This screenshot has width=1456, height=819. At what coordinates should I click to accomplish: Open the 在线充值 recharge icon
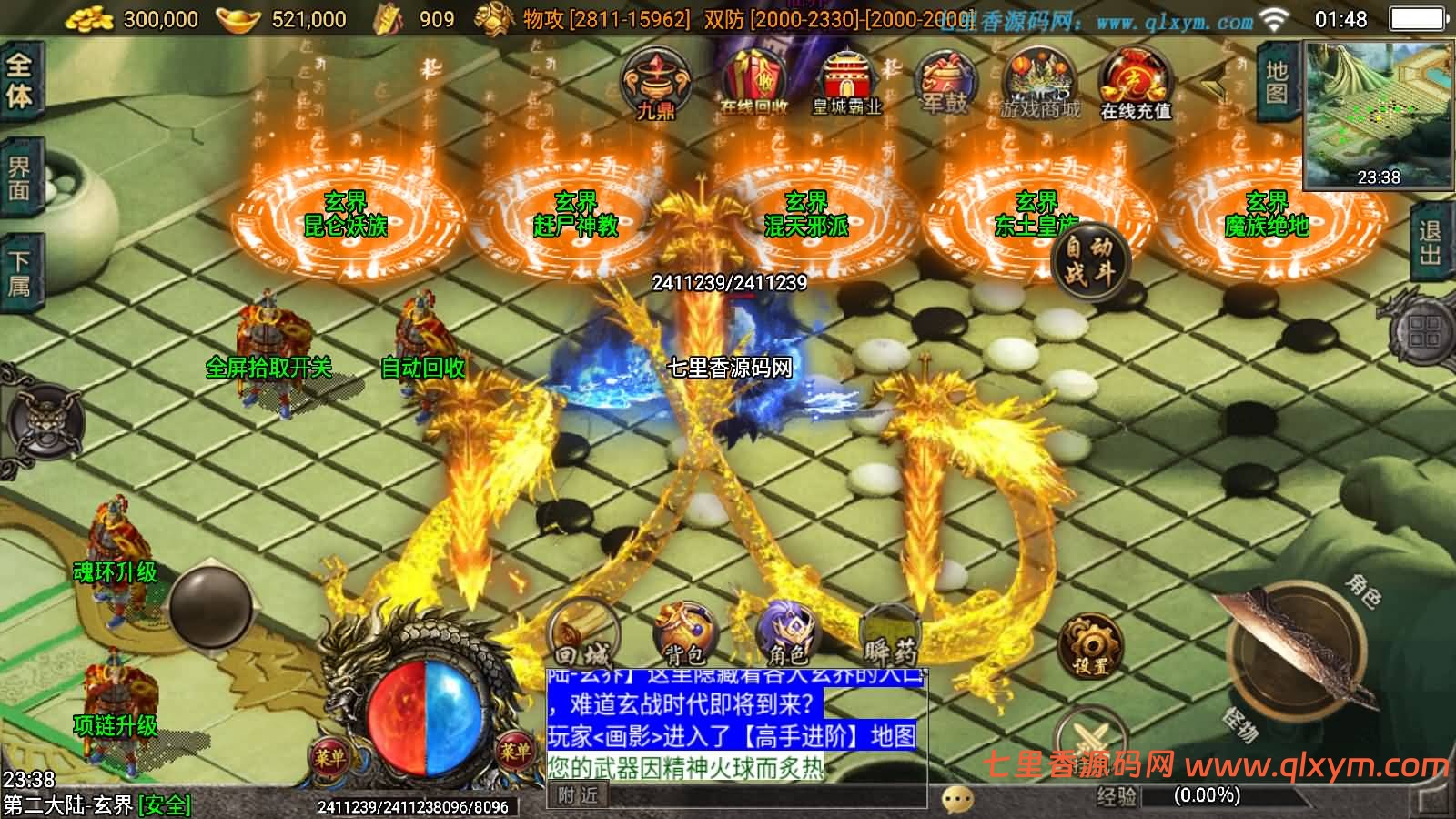click(1135, 84)
